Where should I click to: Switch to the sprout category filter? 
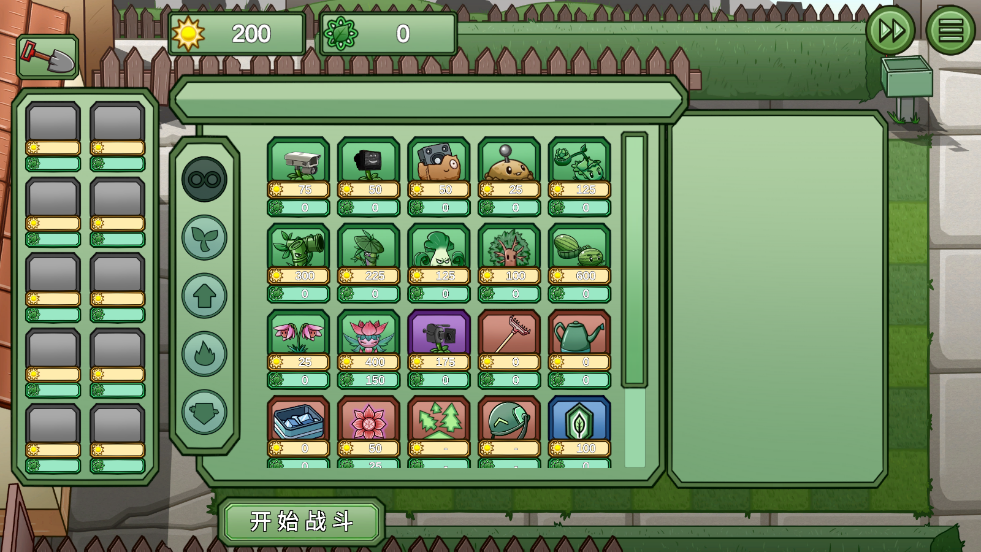(205, 238)
